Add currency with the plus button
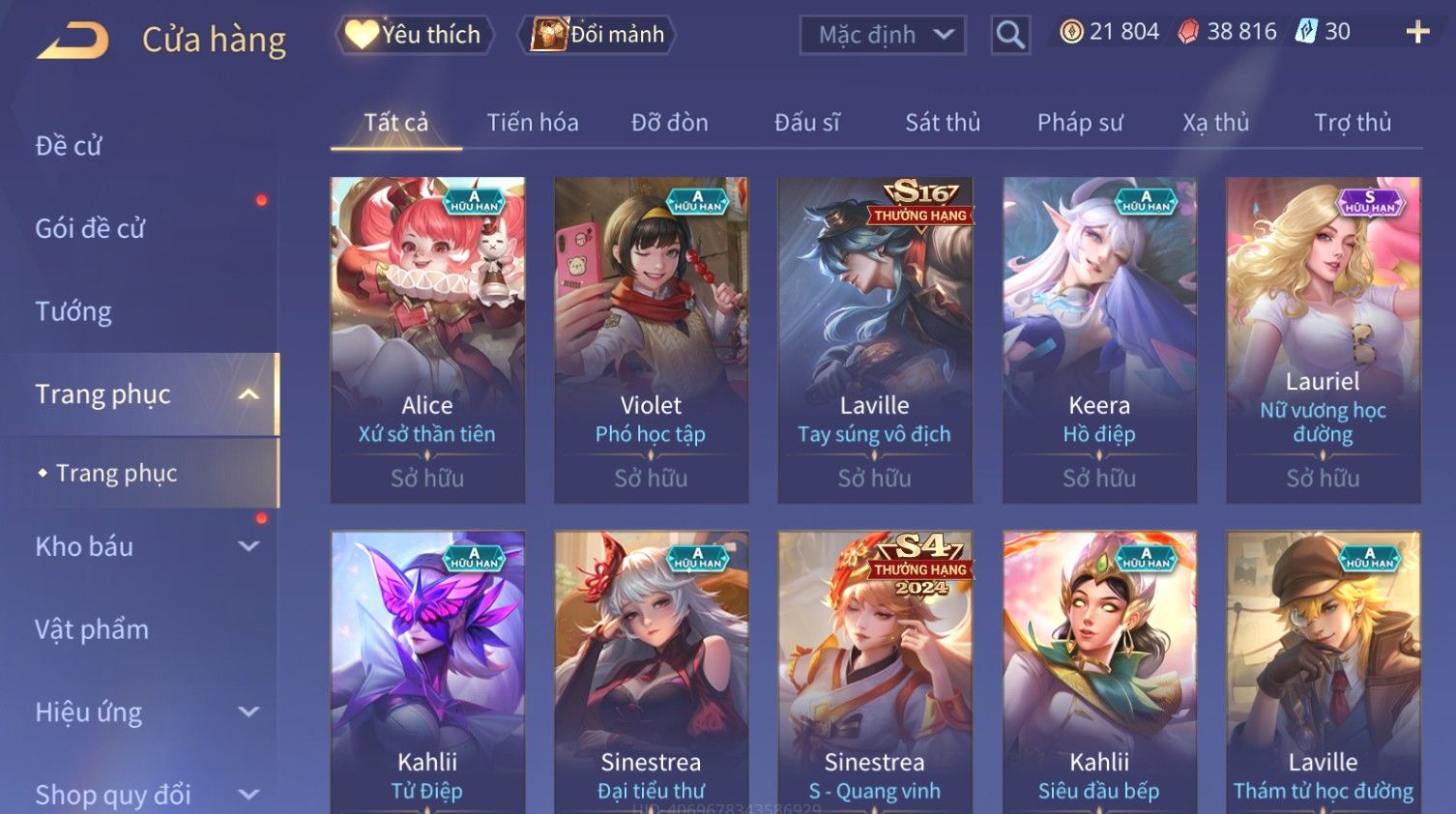The width and height of the screenshot is (1456, 814). click(x=1417, y=33)
